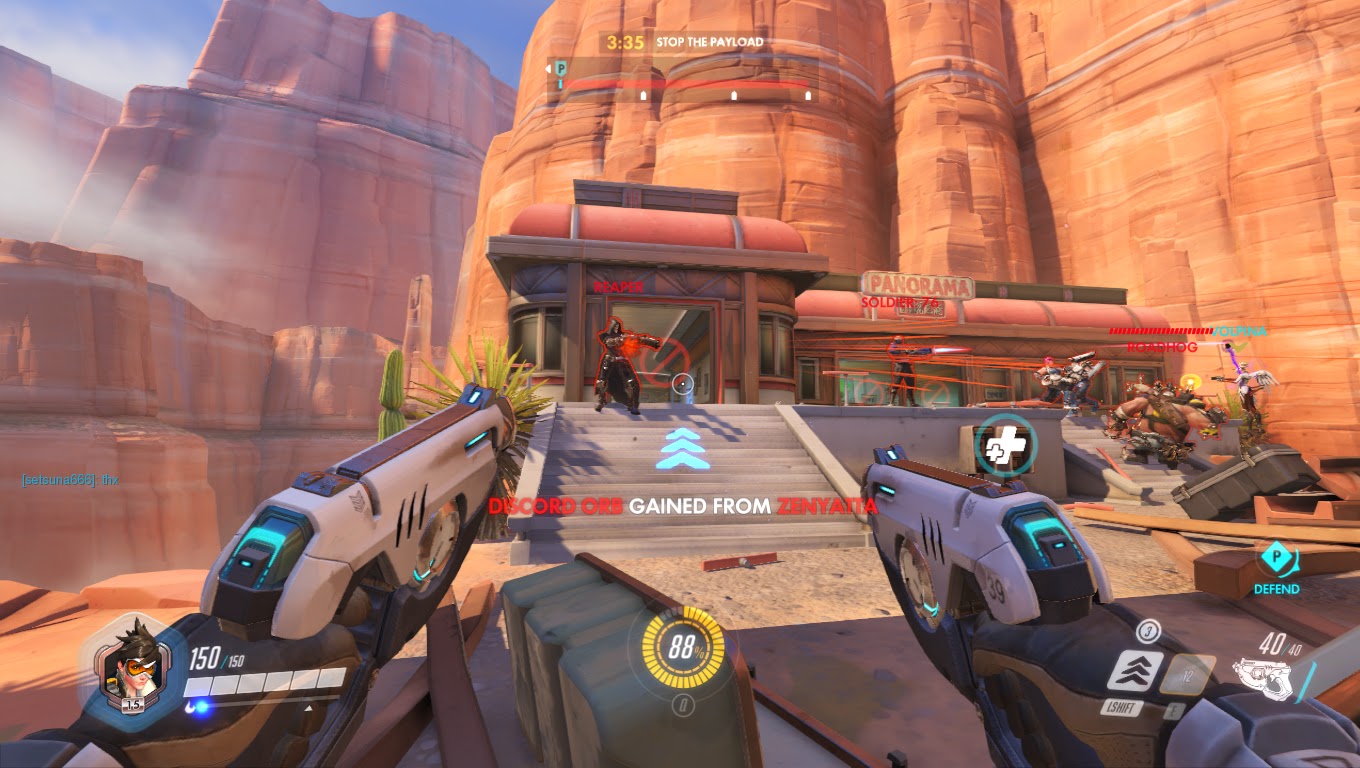This screenshot has width=1360, height=768.
Task: Click the Recall ability cooldown icon
Action: tap(1189, 676)
